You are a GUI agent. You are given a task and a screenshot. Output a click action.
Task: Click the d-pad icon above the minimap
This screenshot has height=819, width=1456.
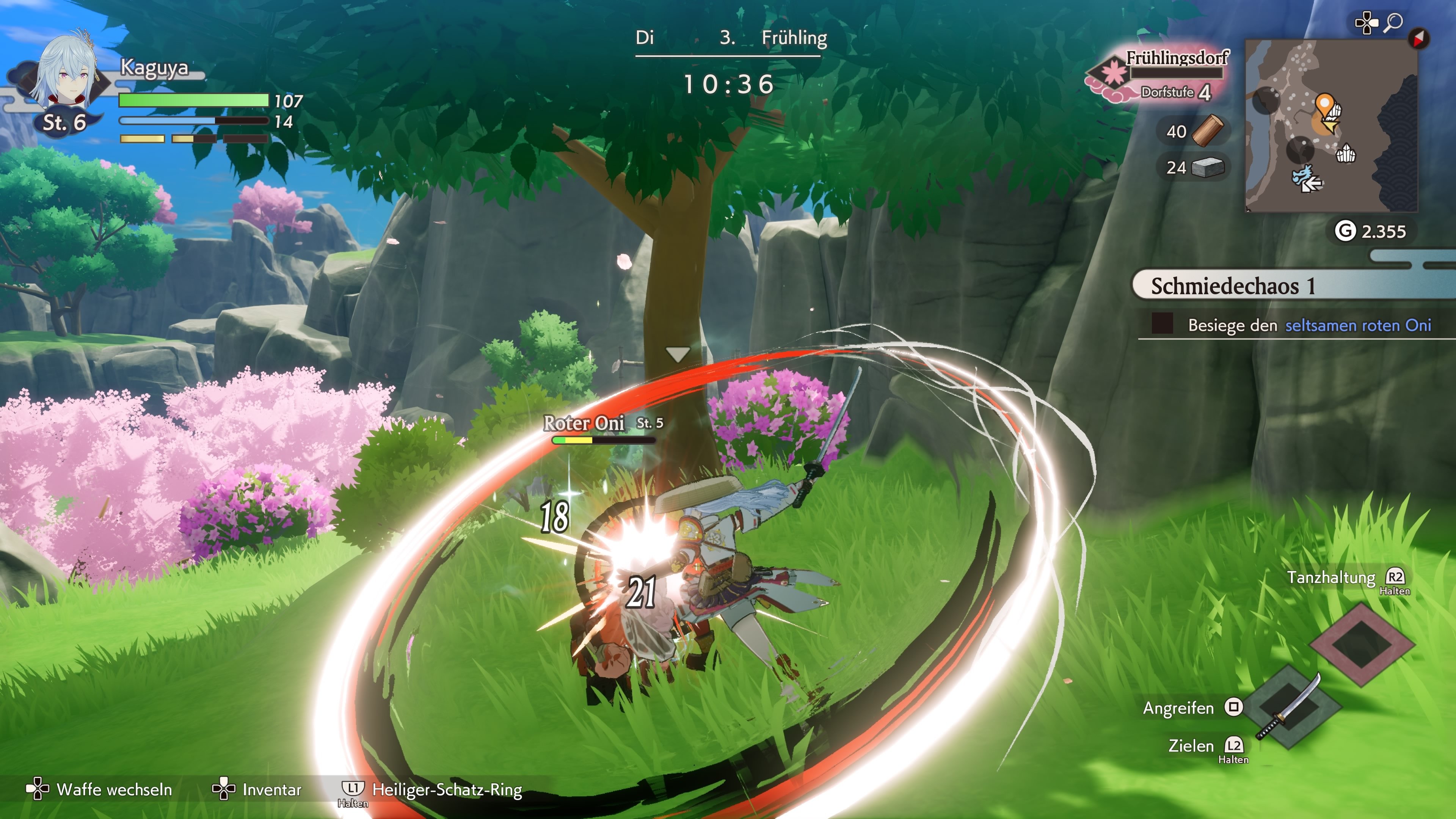pyautogui.click(x=1367, y=23)
